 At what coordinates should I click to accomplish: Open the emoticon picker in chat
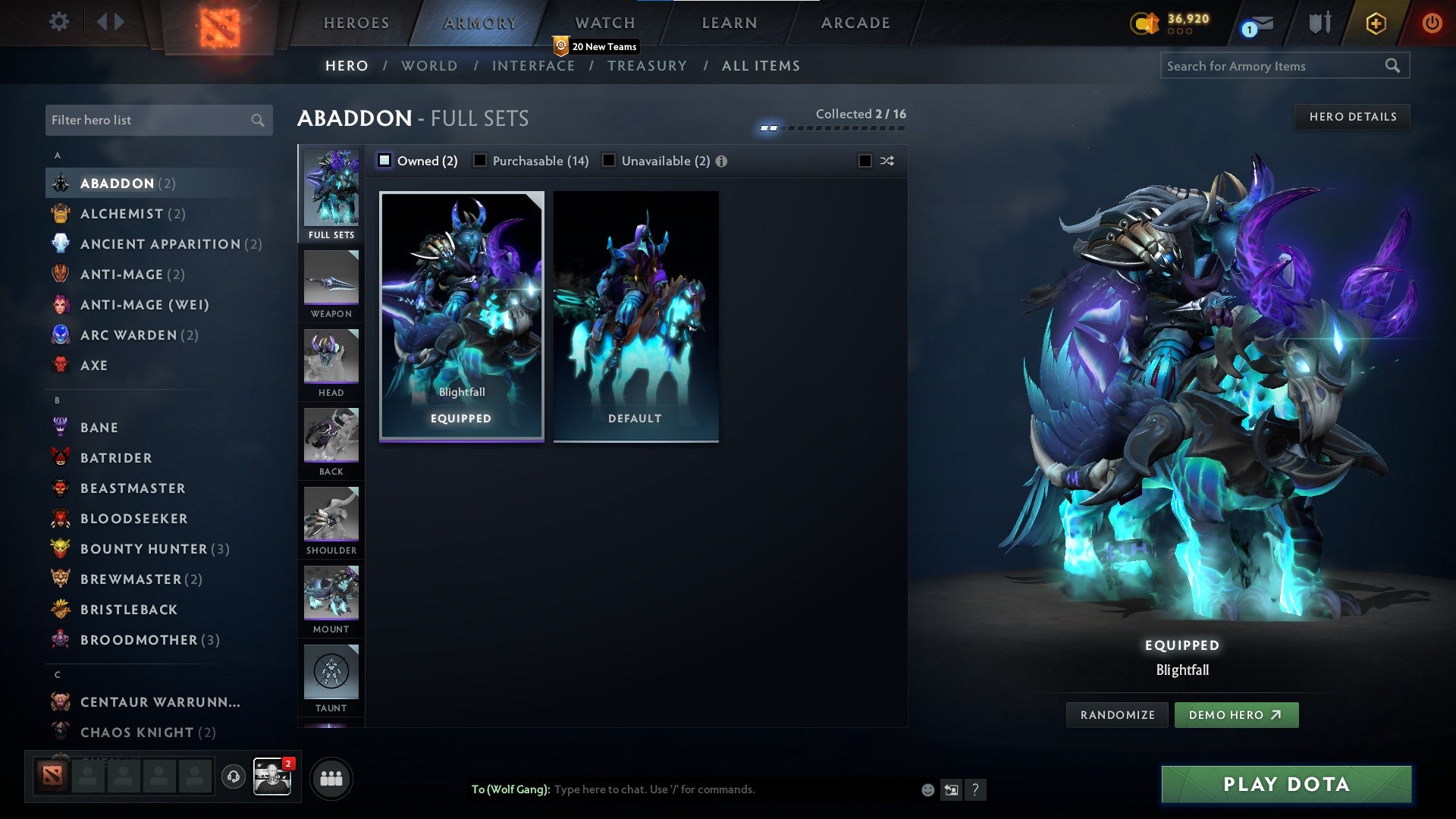[927, 789]
